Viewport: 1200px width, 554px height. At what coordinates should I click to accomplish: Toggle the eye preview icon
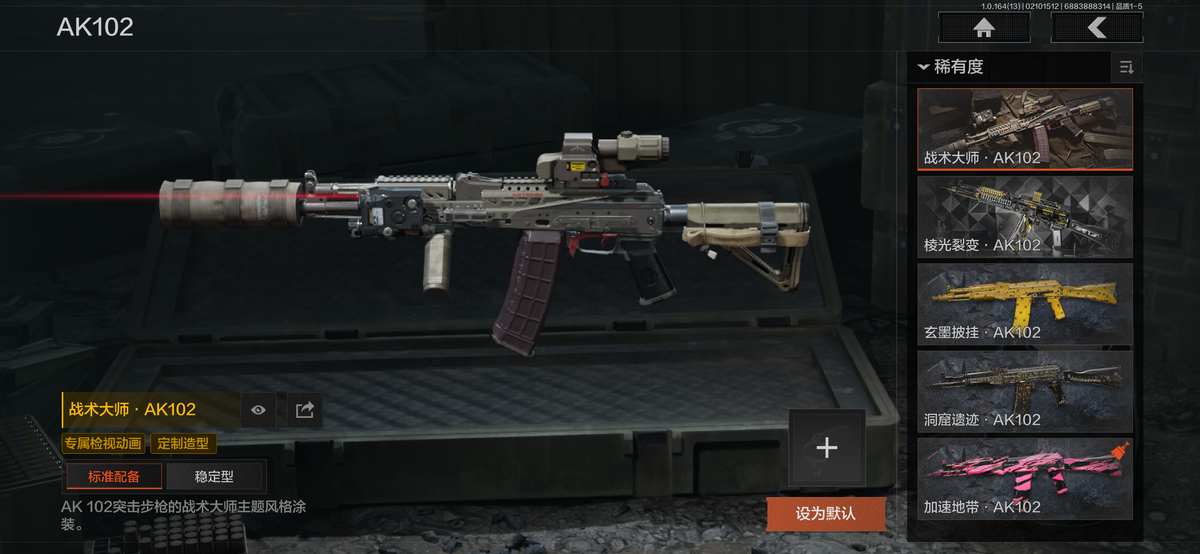[259, 409]
